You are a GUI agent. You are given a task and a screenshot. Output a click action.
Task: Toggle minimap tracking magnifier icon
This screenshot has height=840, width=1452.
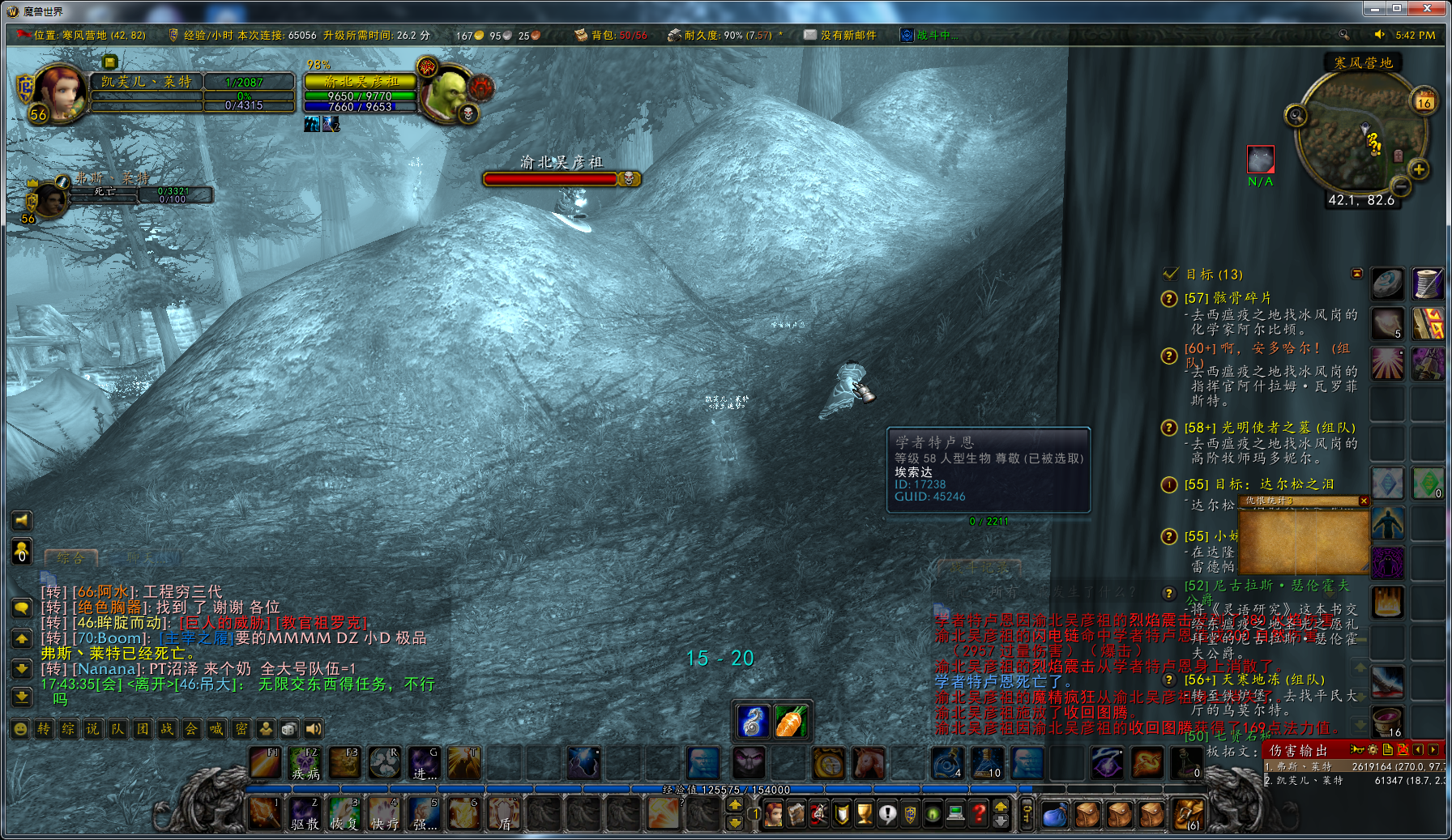[x=1296, y=115]
